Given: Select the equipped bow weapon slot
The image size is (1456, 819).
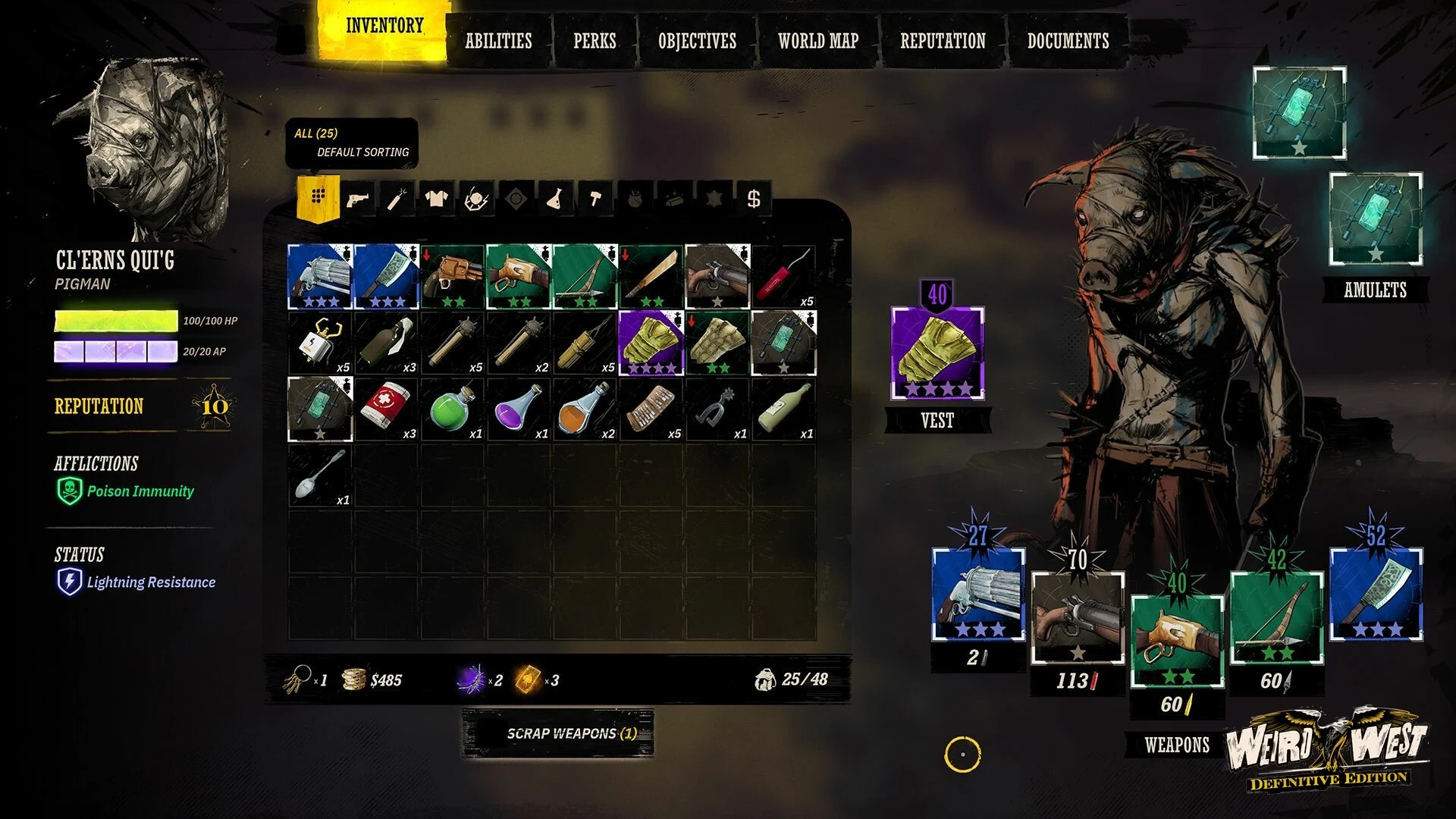Looking at the screenshot, I should (1276, 618).
